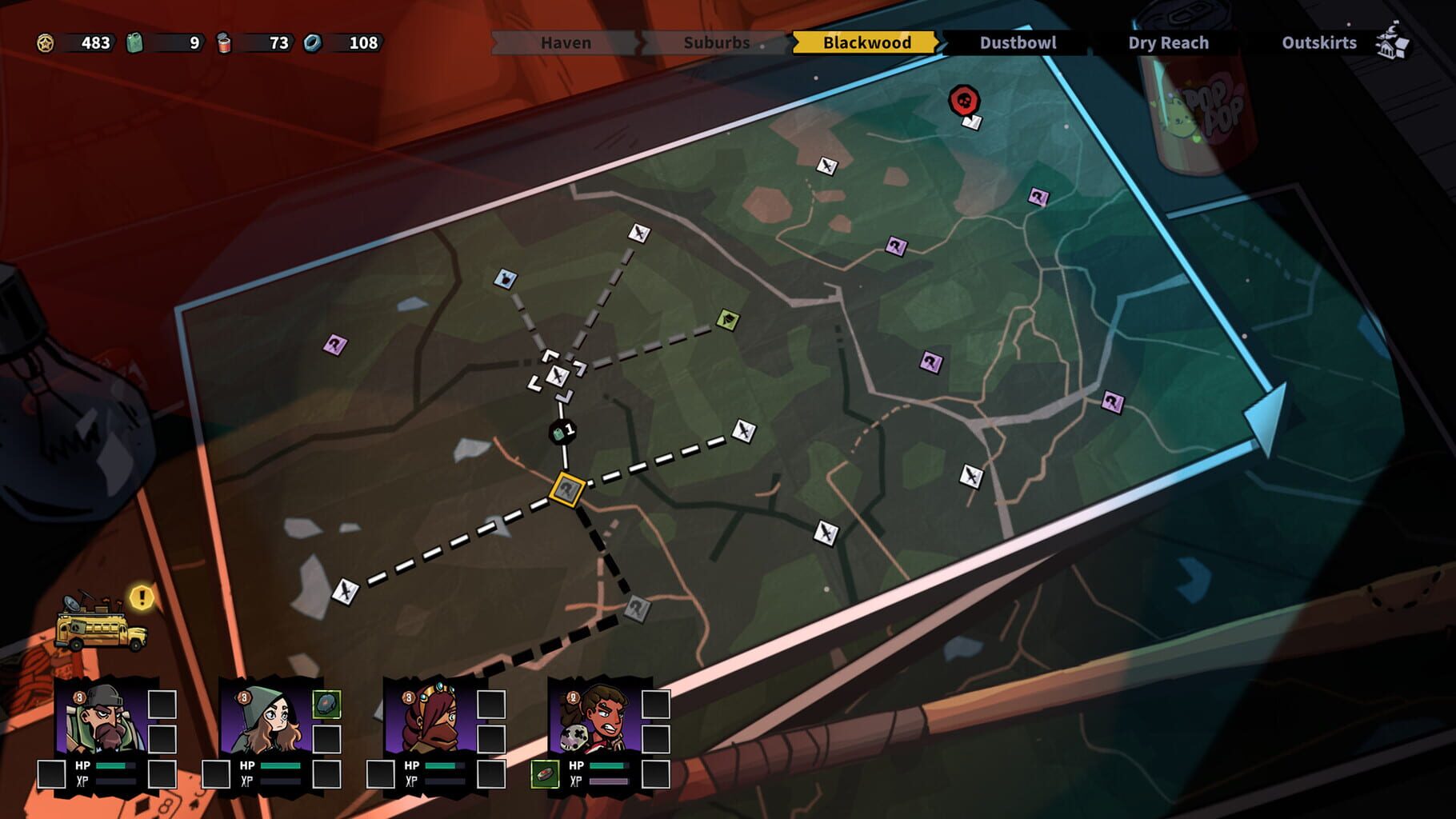Switch to the Haven region tab

(564, 43)
